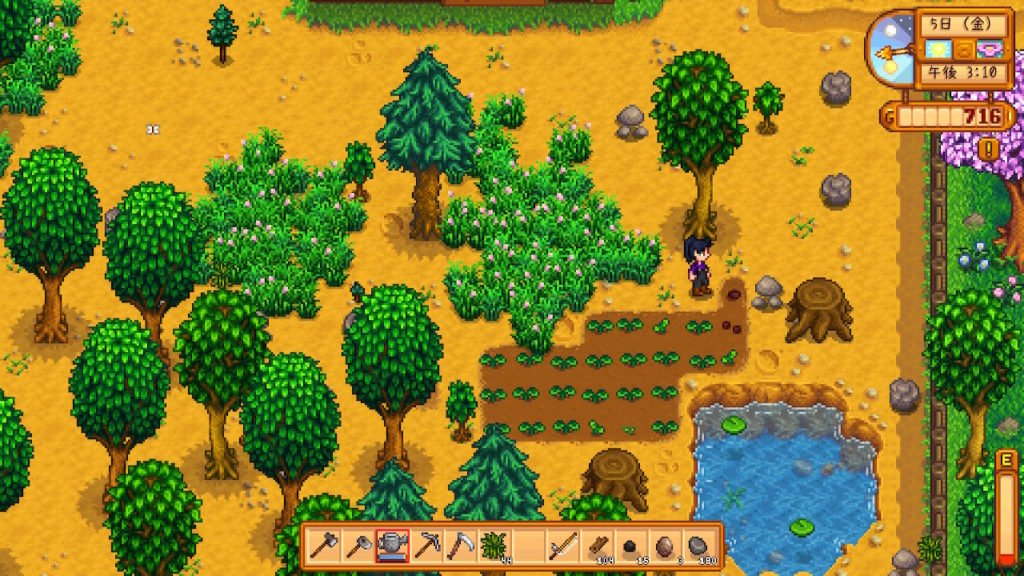Open the quest journal exclamation icon

tap(990, 150)
